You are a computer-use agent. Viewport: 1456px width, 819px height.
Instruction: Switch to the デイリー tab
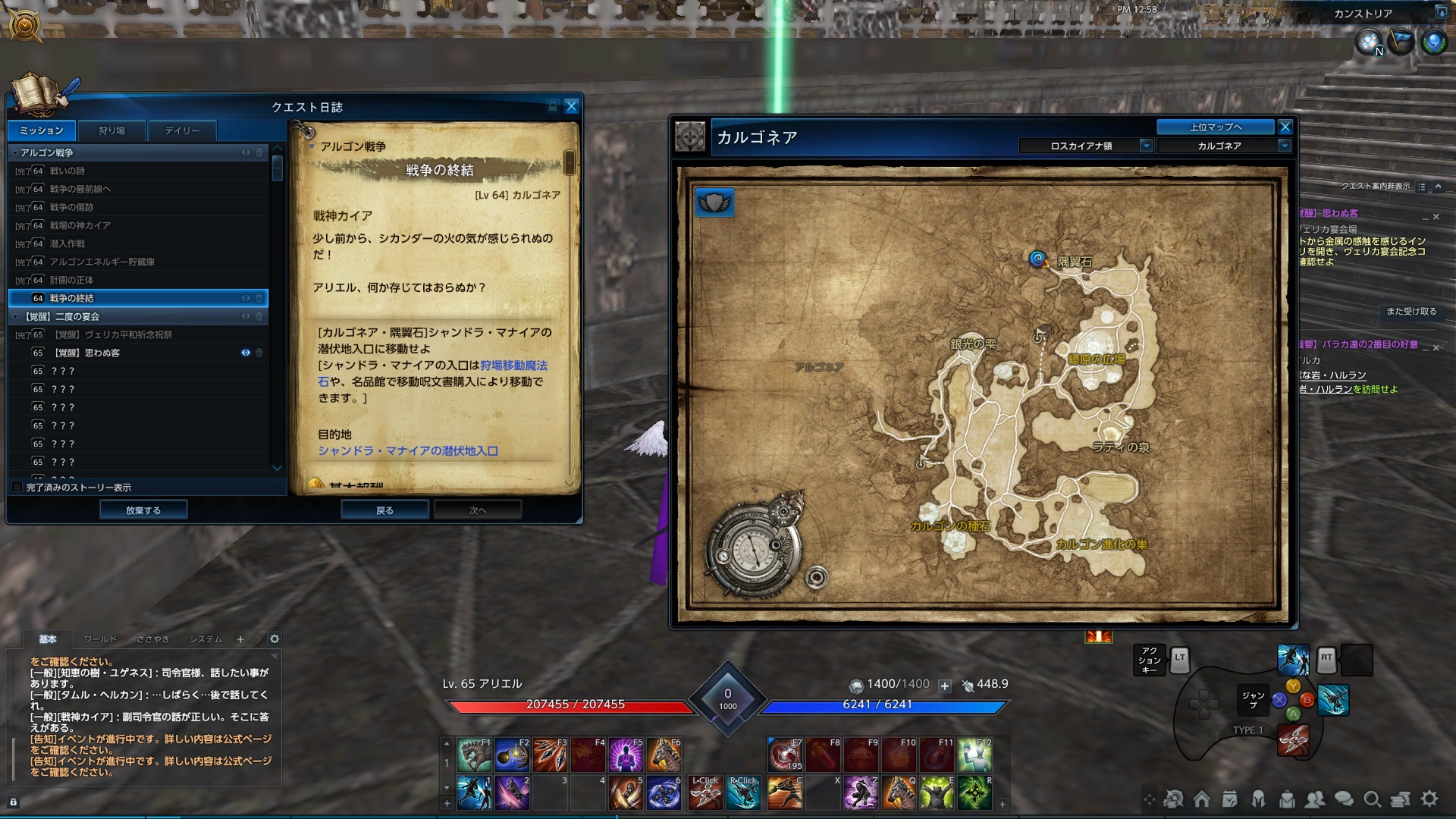[x=182, y=130]
